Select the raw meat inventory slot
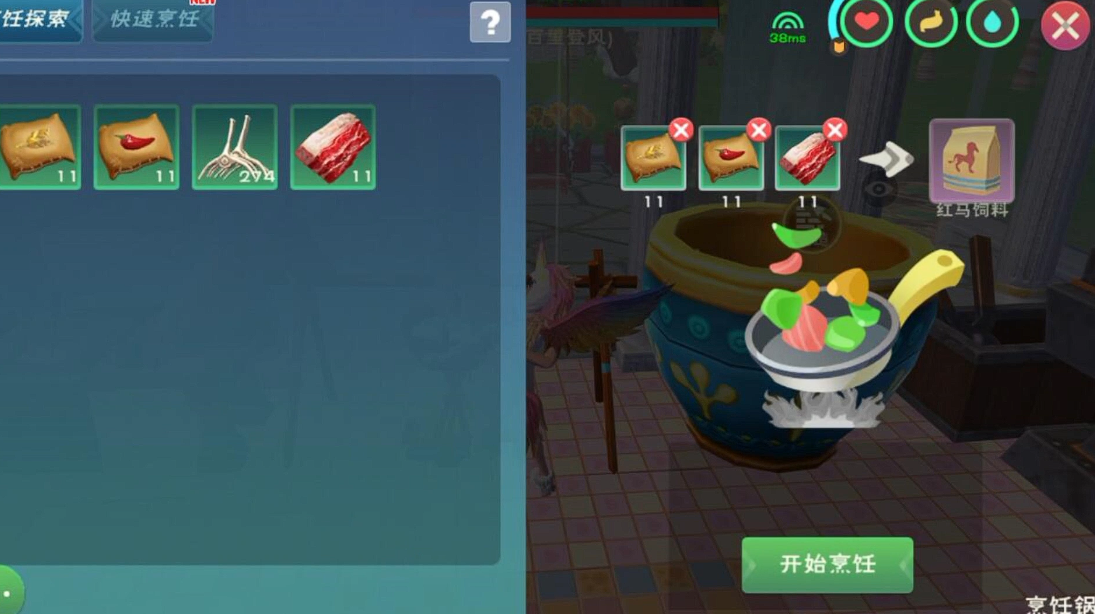Viewport: 1095px width, 614px height. pyautogui.click(x=333, y=147)
